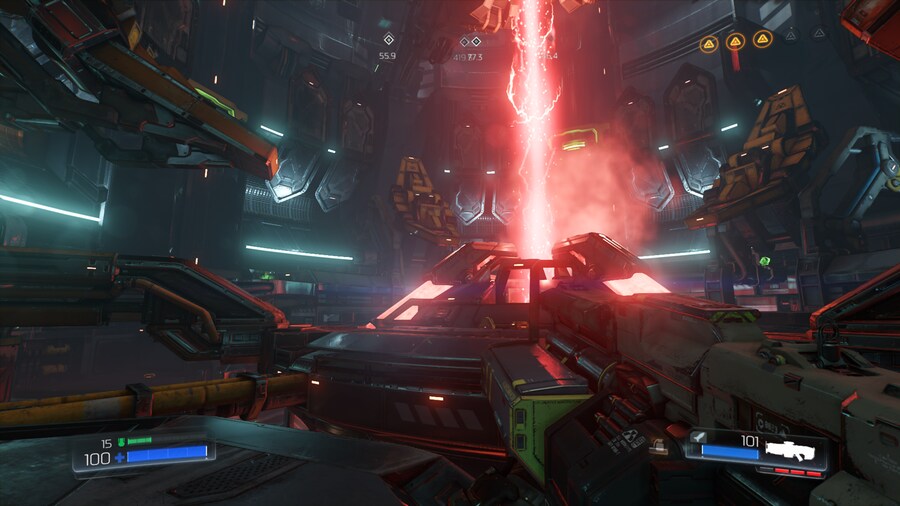Click the green armor icon
The height and width of the screenshot is (506, 900).
coord(121,441)
